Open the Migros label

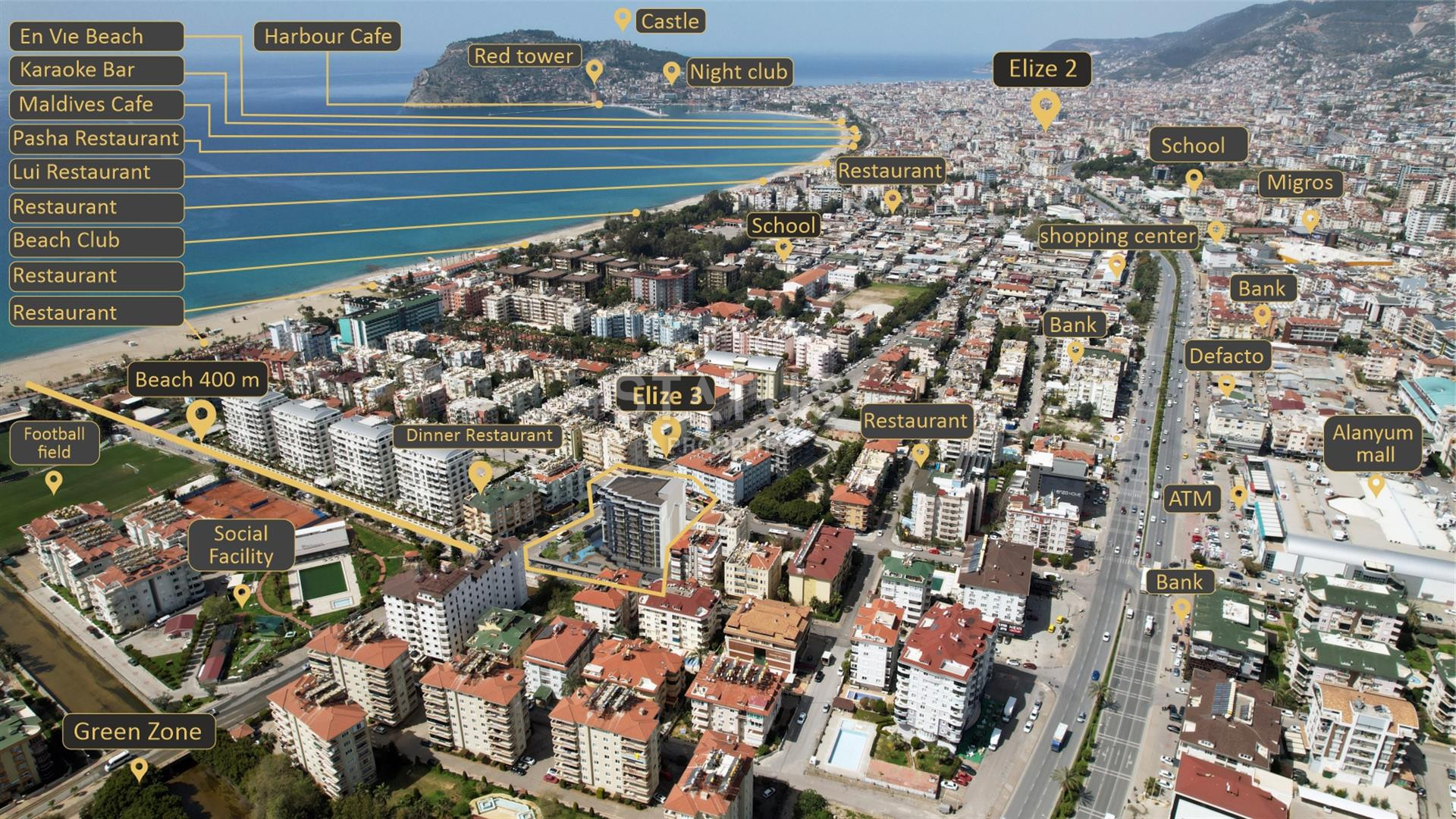tap(1300, 184)
